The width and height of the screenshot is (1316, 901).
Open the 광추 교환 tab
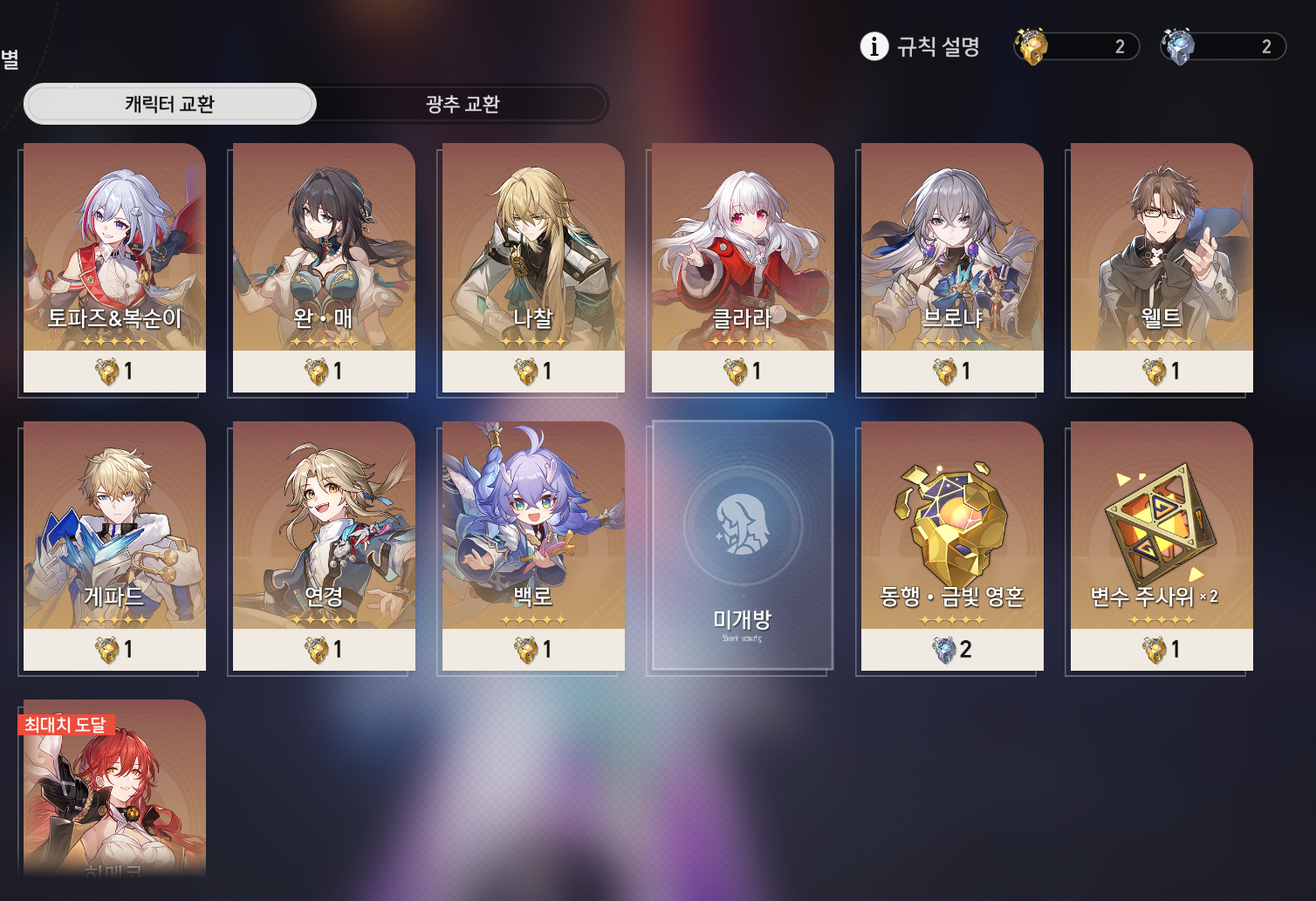462,104
